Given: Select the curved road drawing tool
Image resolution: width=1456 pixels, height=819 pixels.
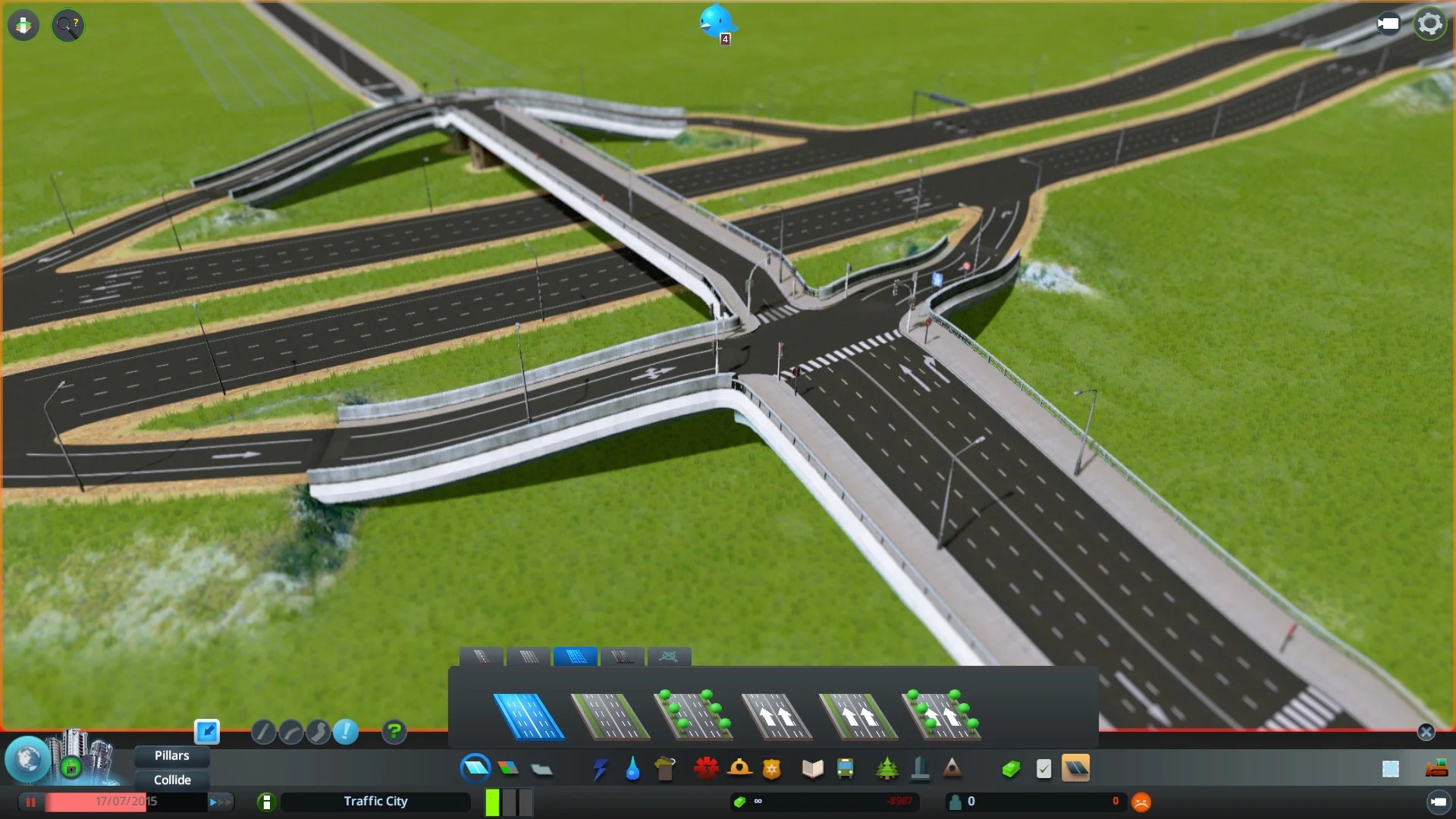Looking at the screenshot, I should tap(290, 732).
